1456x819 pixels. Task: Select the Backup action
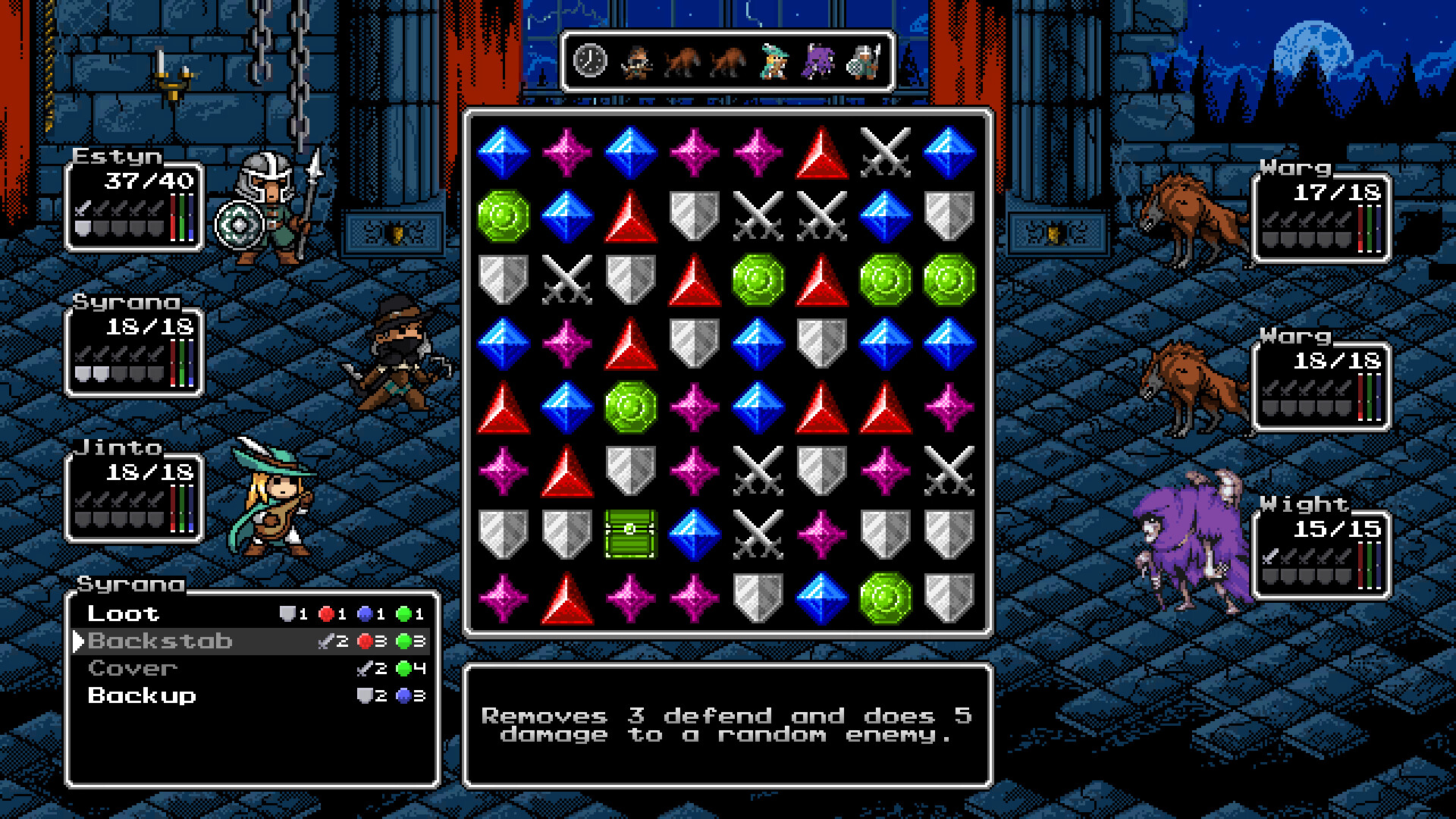click(141, 695)
